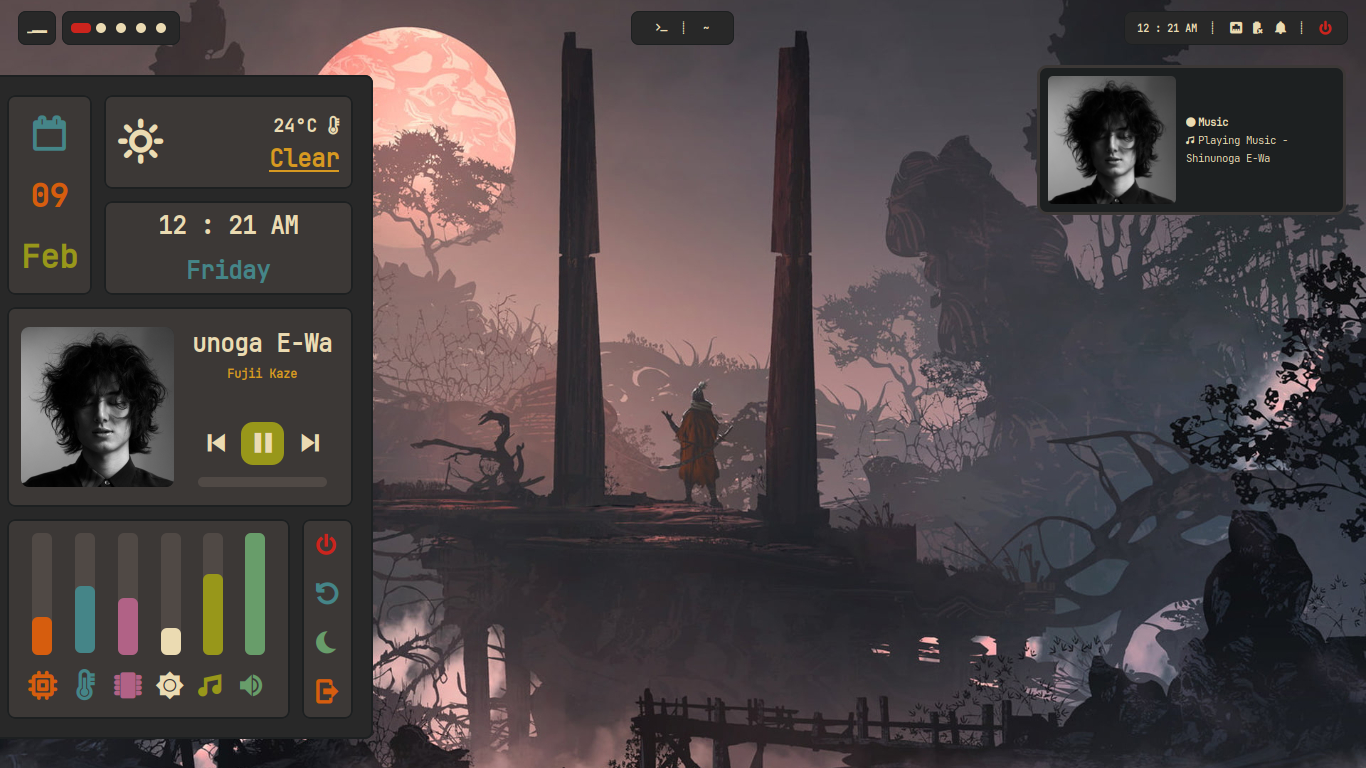Go back to the previous track
Viewport: 1366px width, 768px height.
pos(216,443)
